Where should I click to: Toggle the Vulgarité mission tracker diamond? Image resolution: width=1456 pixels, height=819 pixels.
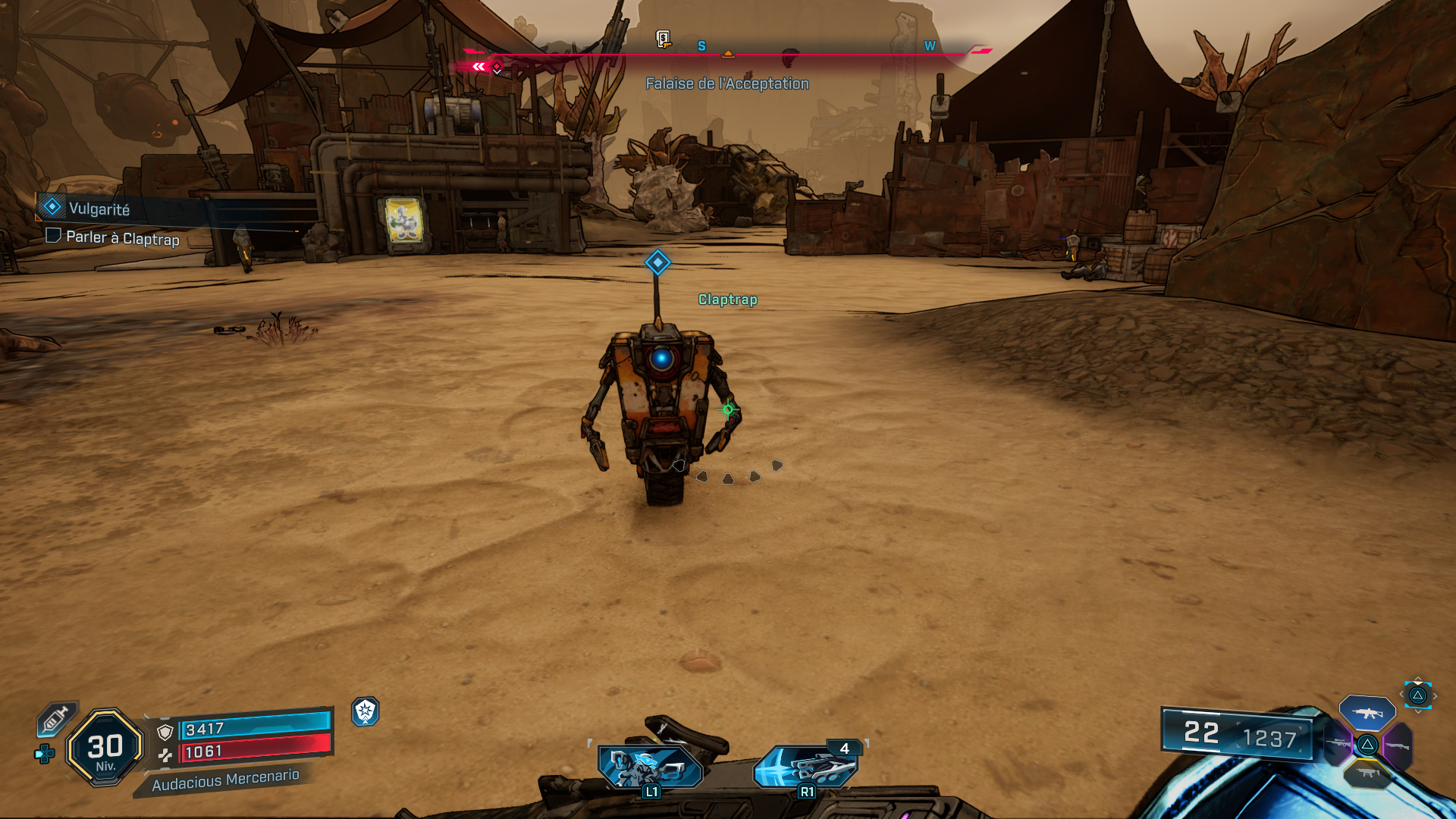(51, 206)
